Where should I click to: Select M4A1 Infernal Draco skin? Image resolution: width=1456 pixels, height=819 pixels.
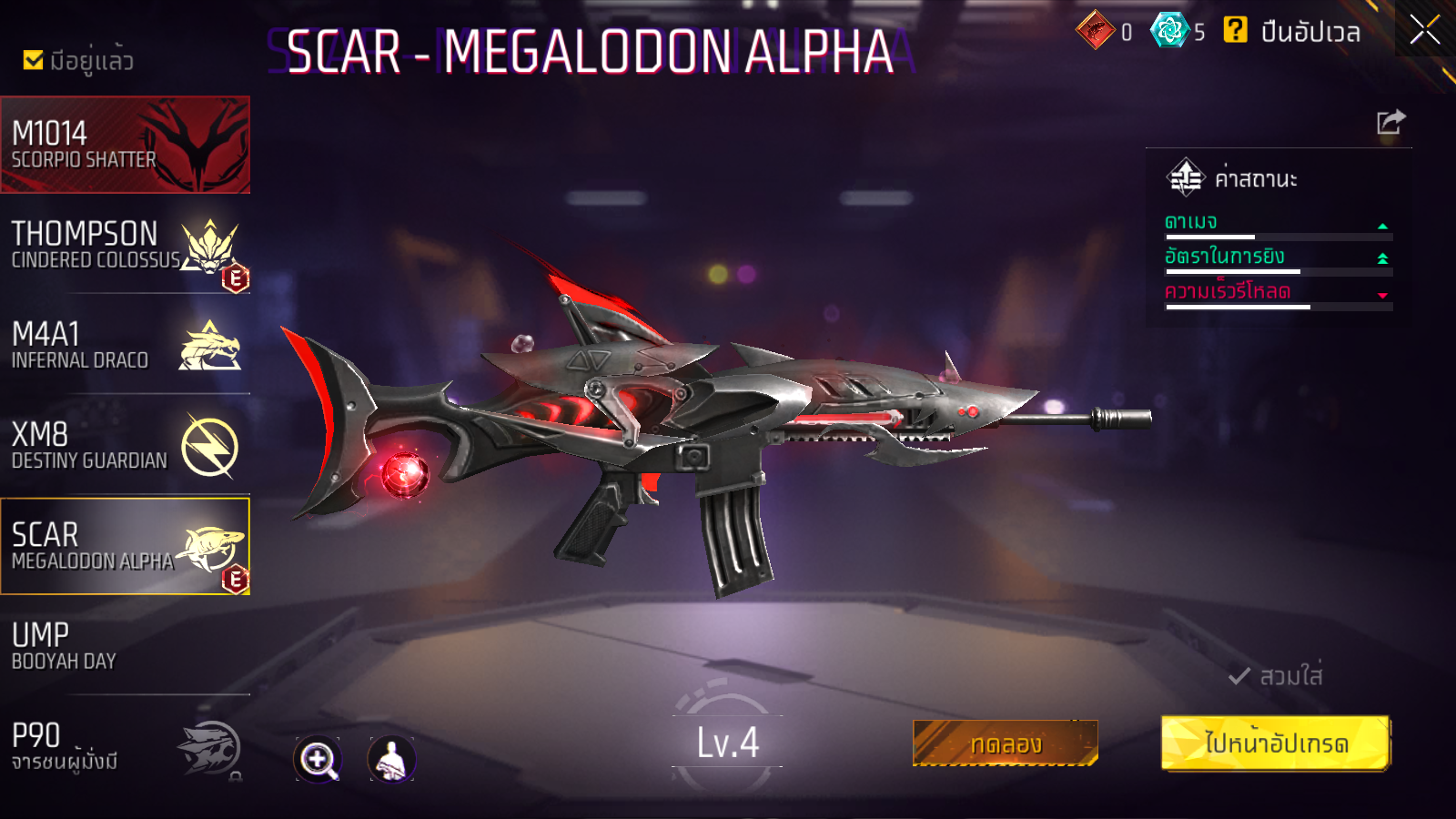point(125,346)
